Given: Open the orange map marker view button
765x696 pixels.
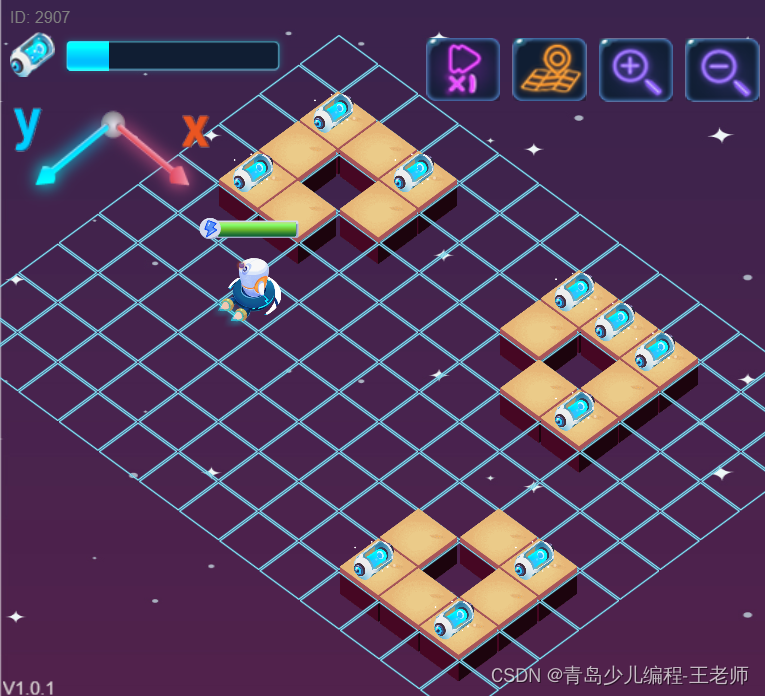Looking at the screenshot, I should (x=549, y=69).
